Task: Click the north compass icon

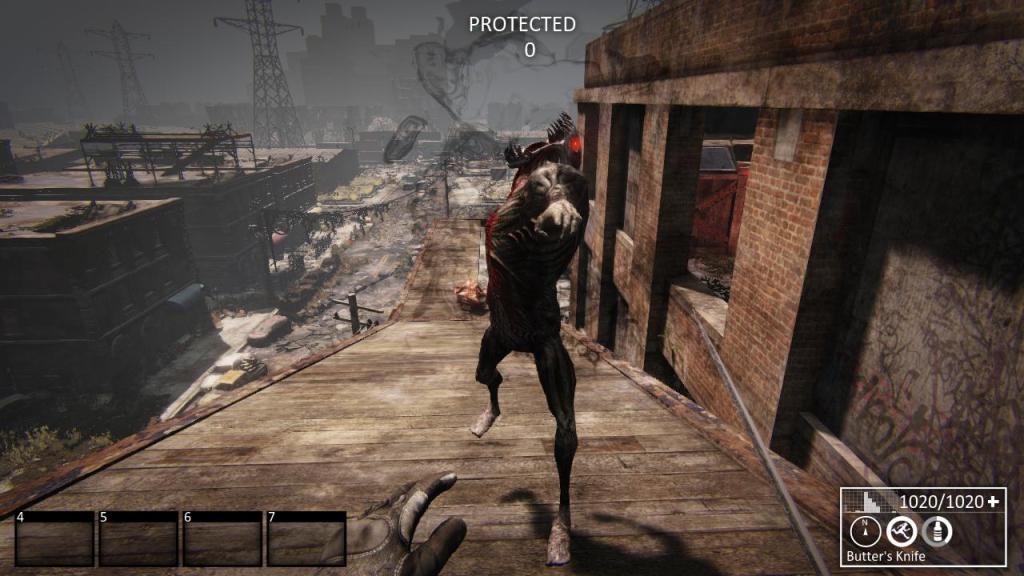Action: pos(864,531)
